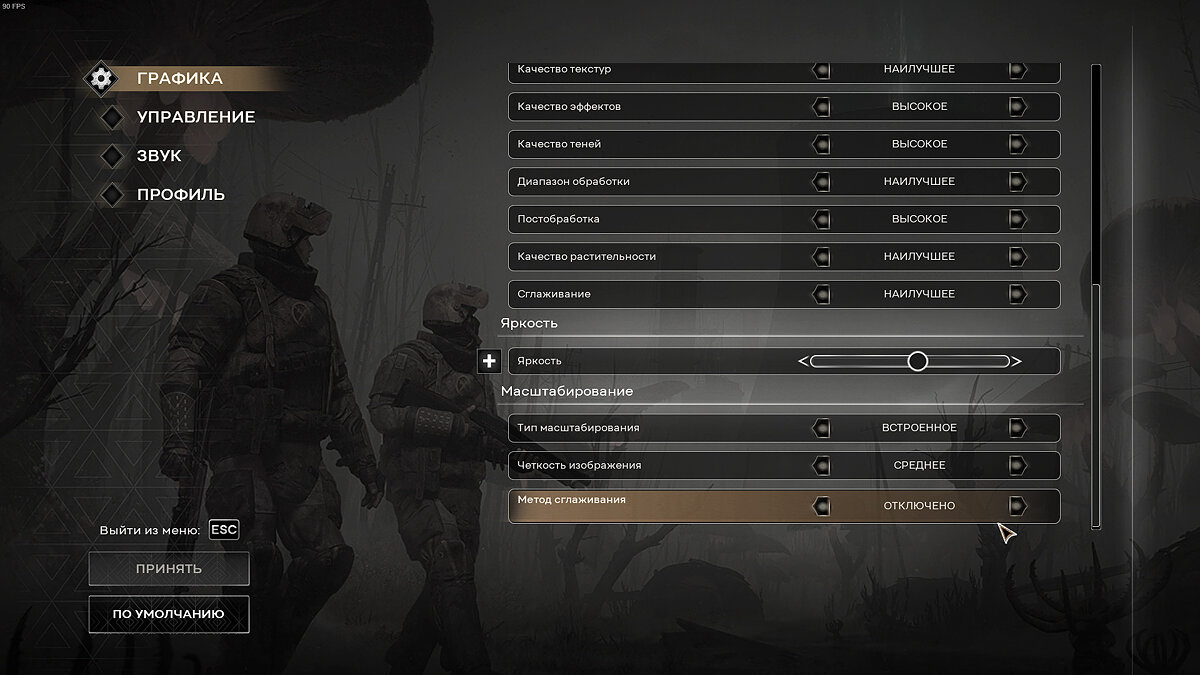Click left arrow for Качество теней
Screen dimensions: 1200x675
click(x=821, y=144)
